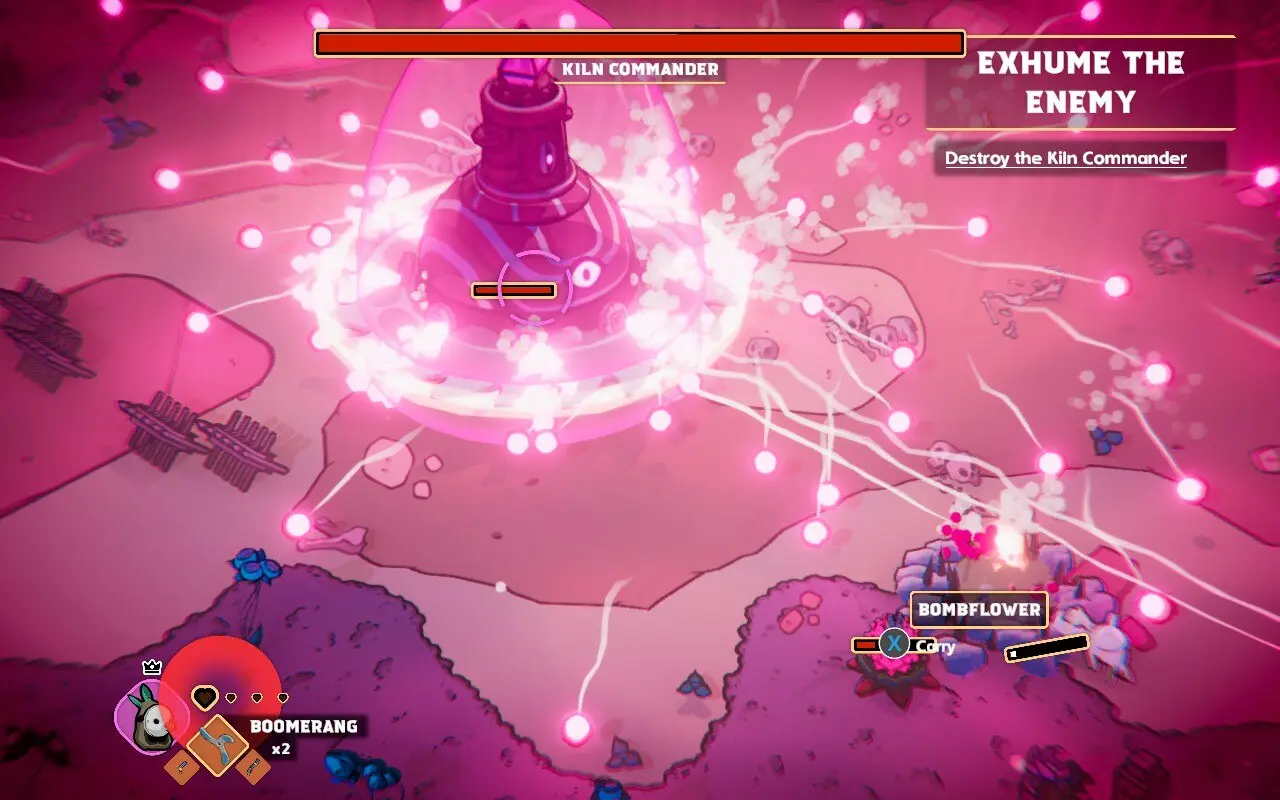Select the Destroy the Kiln Commander objective
The height and width of the screenshot is (800, 1280).
(x=1066, y=158)
